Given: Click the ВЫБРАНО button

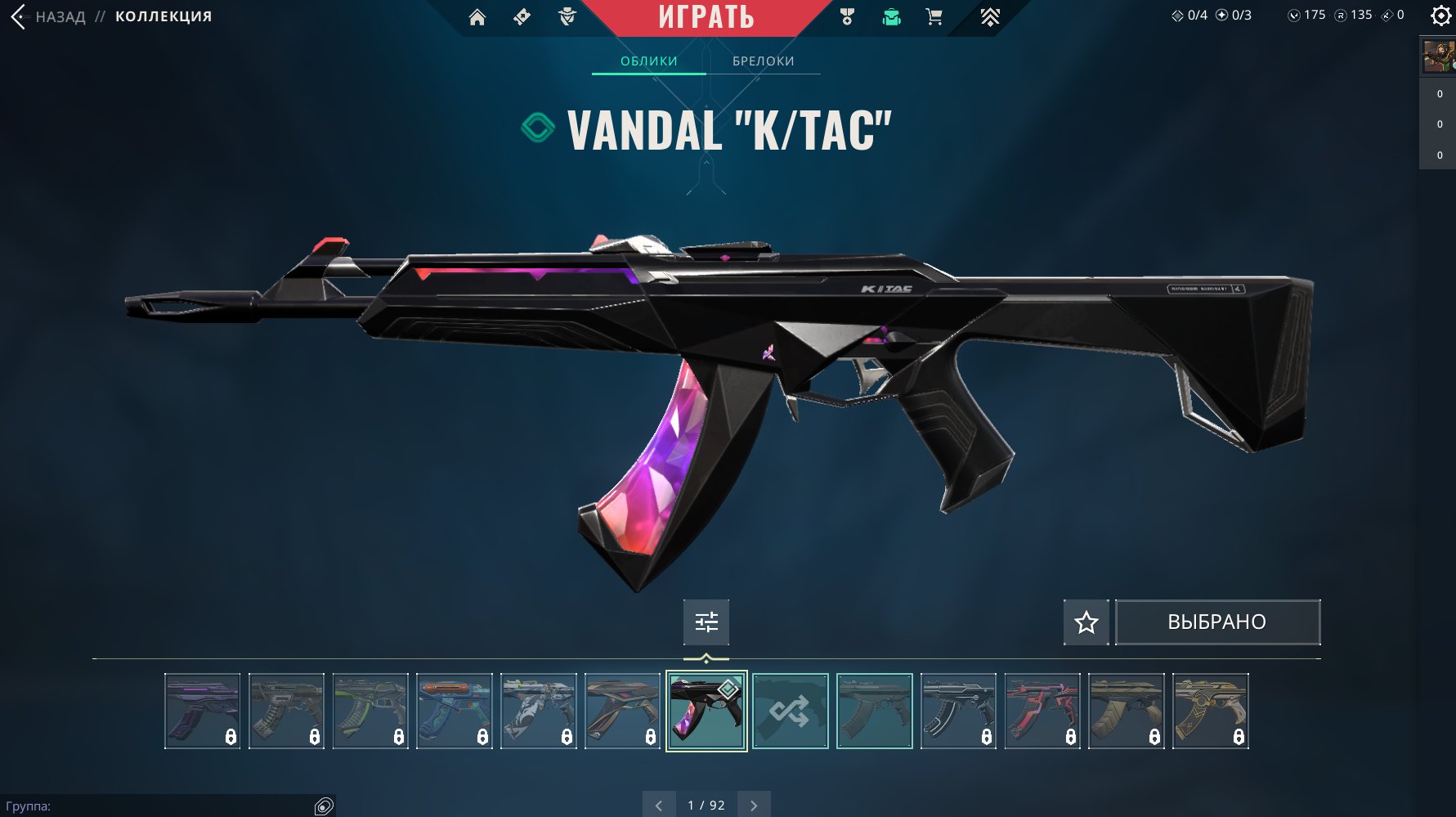Looking at the screenshot, I should click(x=1217, y=622).
